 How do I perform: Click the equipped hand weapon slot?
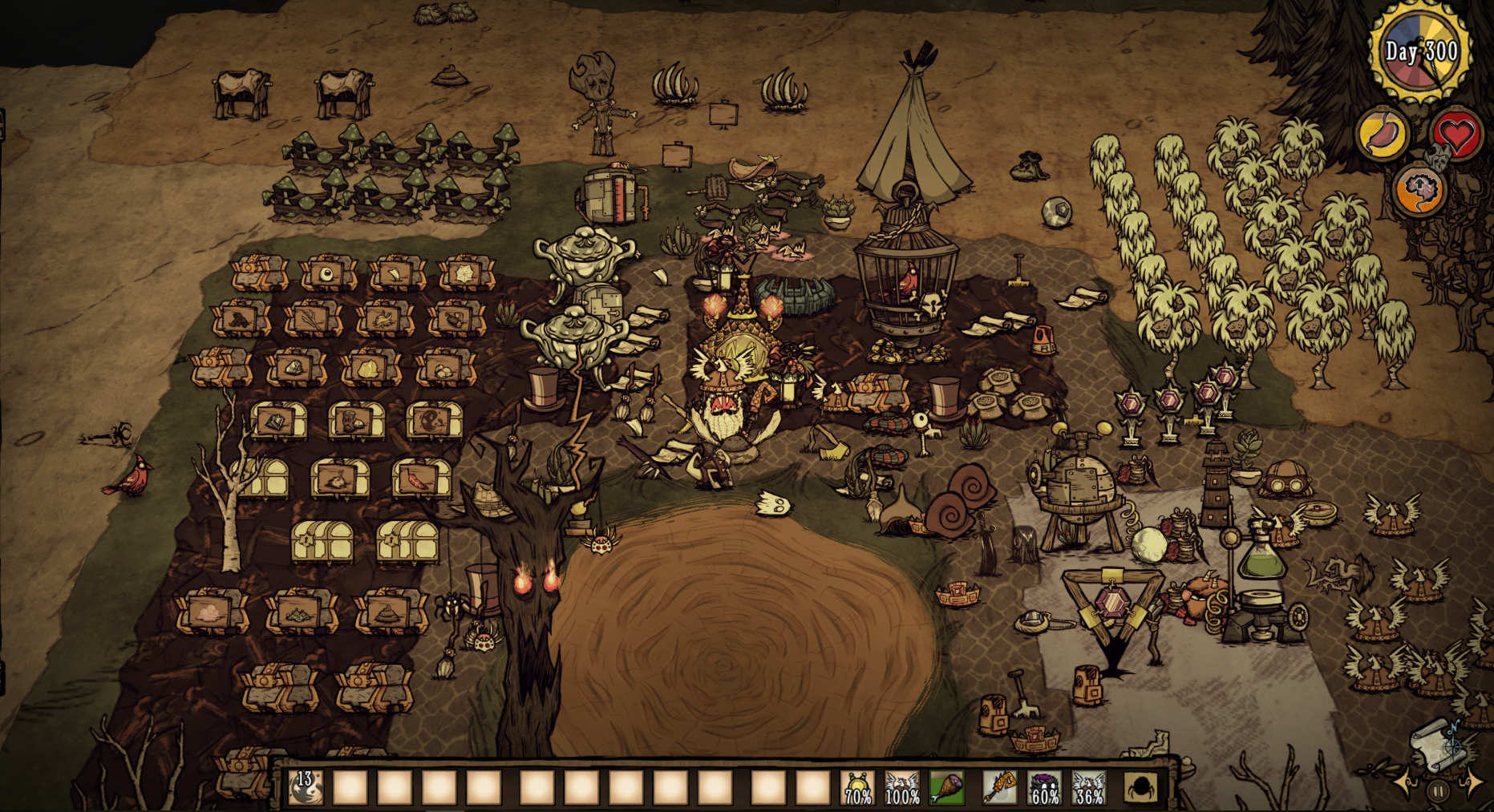(999, 787)
